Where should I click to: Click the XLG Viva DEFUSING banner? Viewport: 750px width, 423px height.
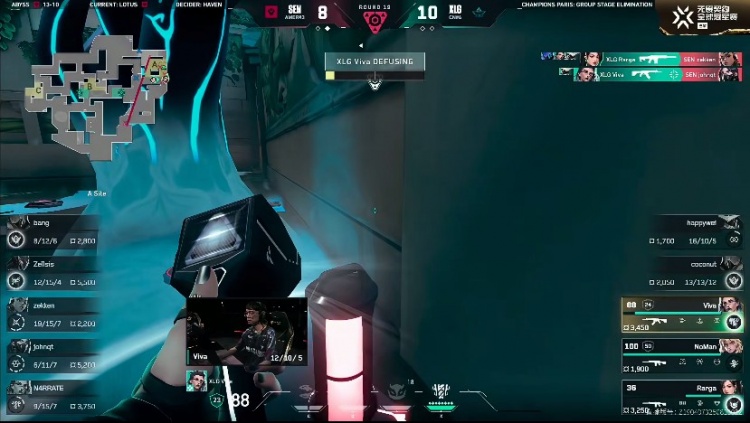(x=375, y=62)
